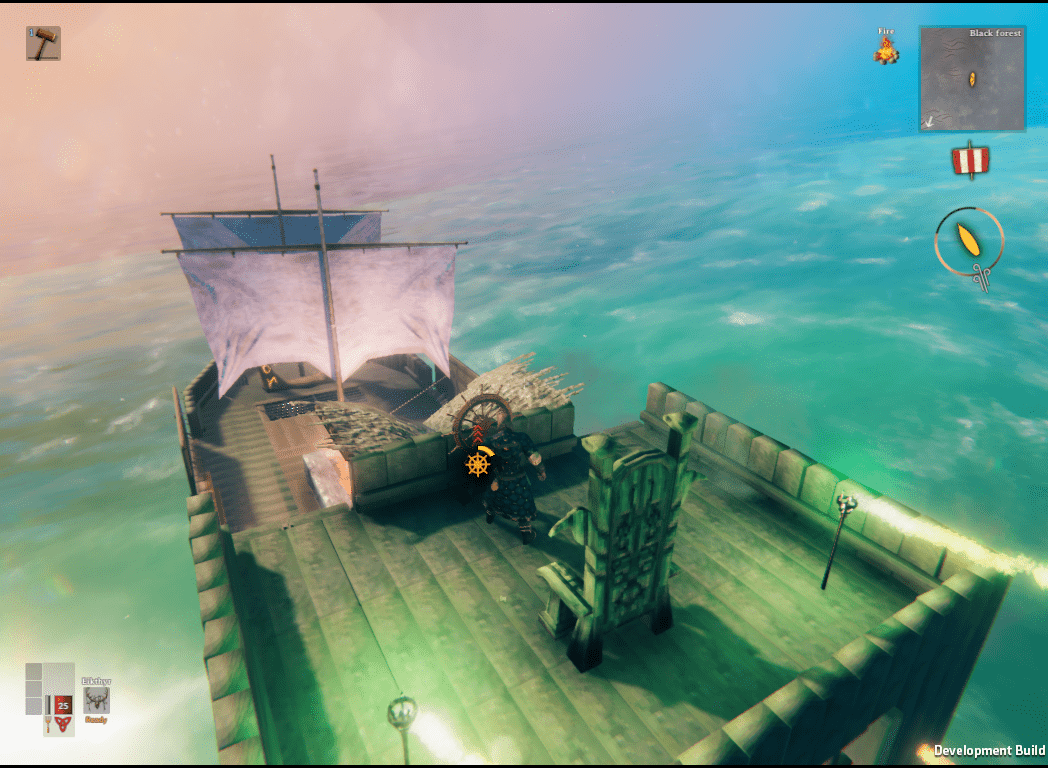Click the Fire status effect icon
Image resolution: width=1048 pixels, height=768 pixels.
[886, 52]
